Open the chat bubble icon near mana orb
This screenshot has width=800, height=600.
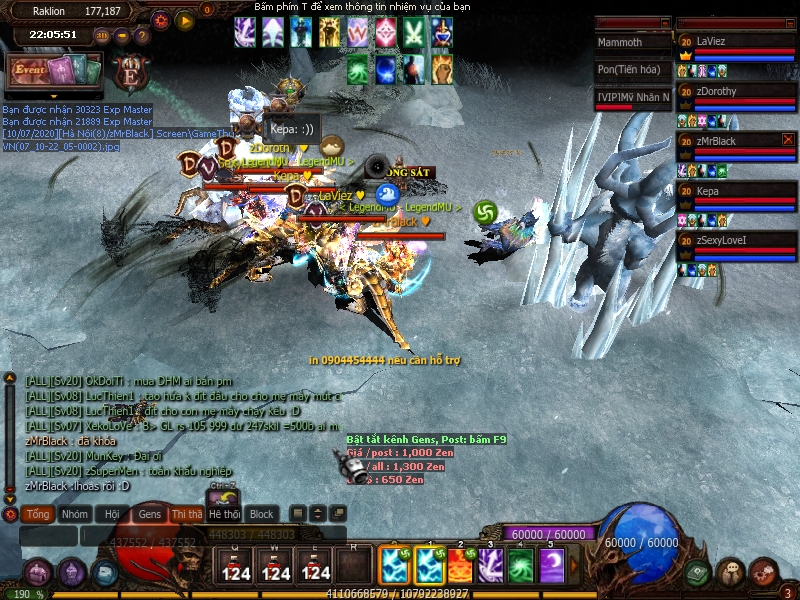(730, 572)
